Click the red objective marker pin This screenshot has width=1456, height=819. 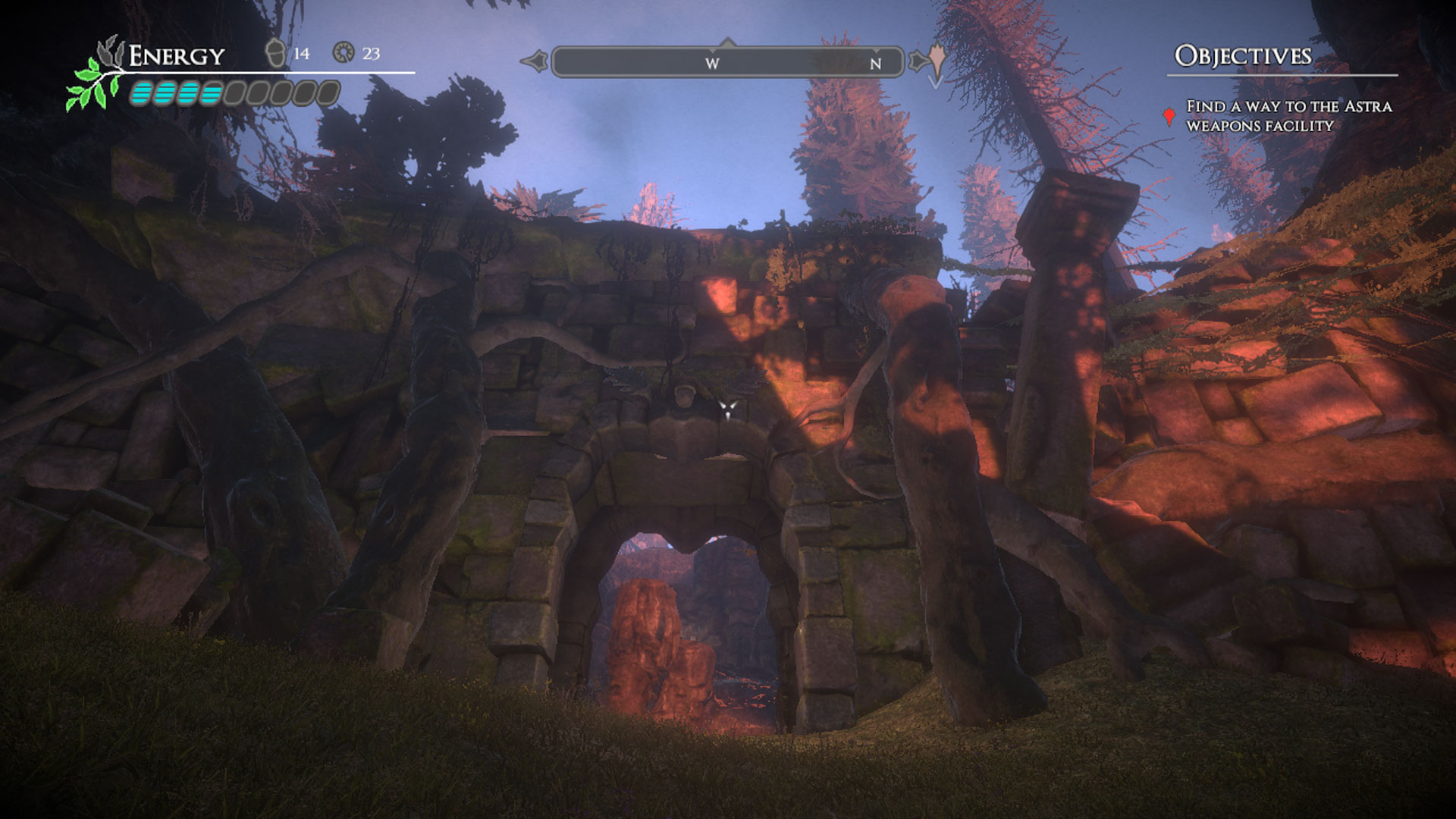click(1169, 116)
